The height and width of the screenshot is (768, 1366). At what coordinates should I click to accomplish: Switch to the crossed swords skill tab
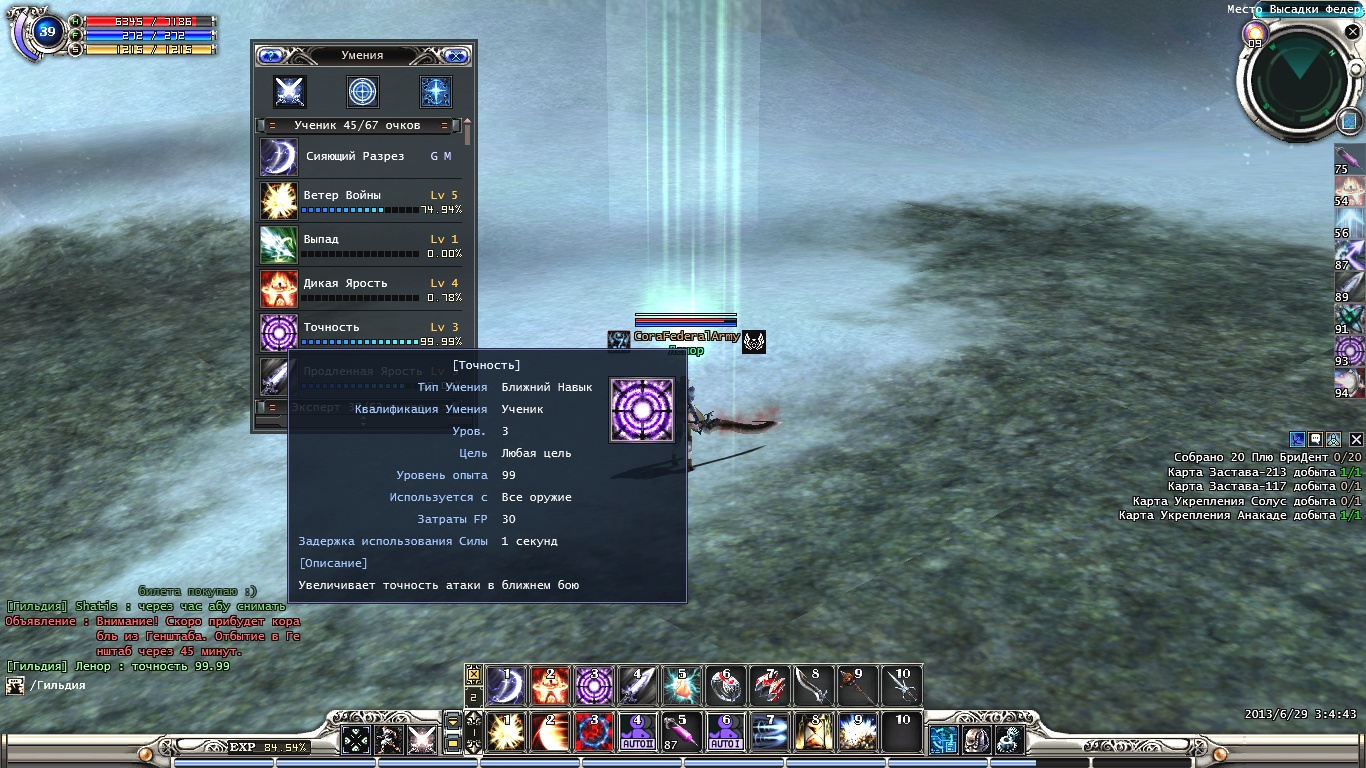click(x=290, y=92)
